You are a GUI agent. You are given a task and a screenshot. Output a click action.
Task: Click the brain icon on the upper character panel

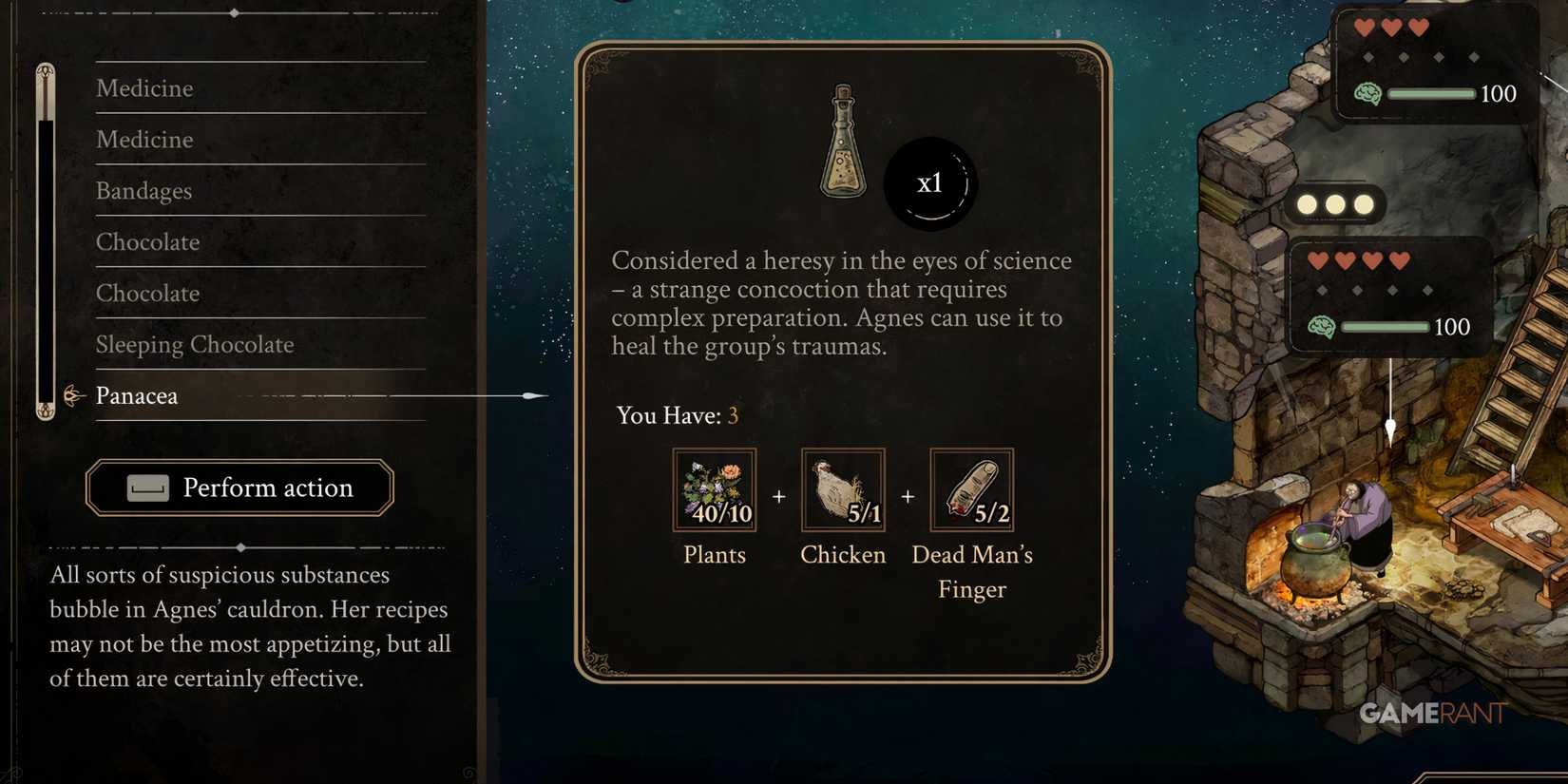(1367, 94)
